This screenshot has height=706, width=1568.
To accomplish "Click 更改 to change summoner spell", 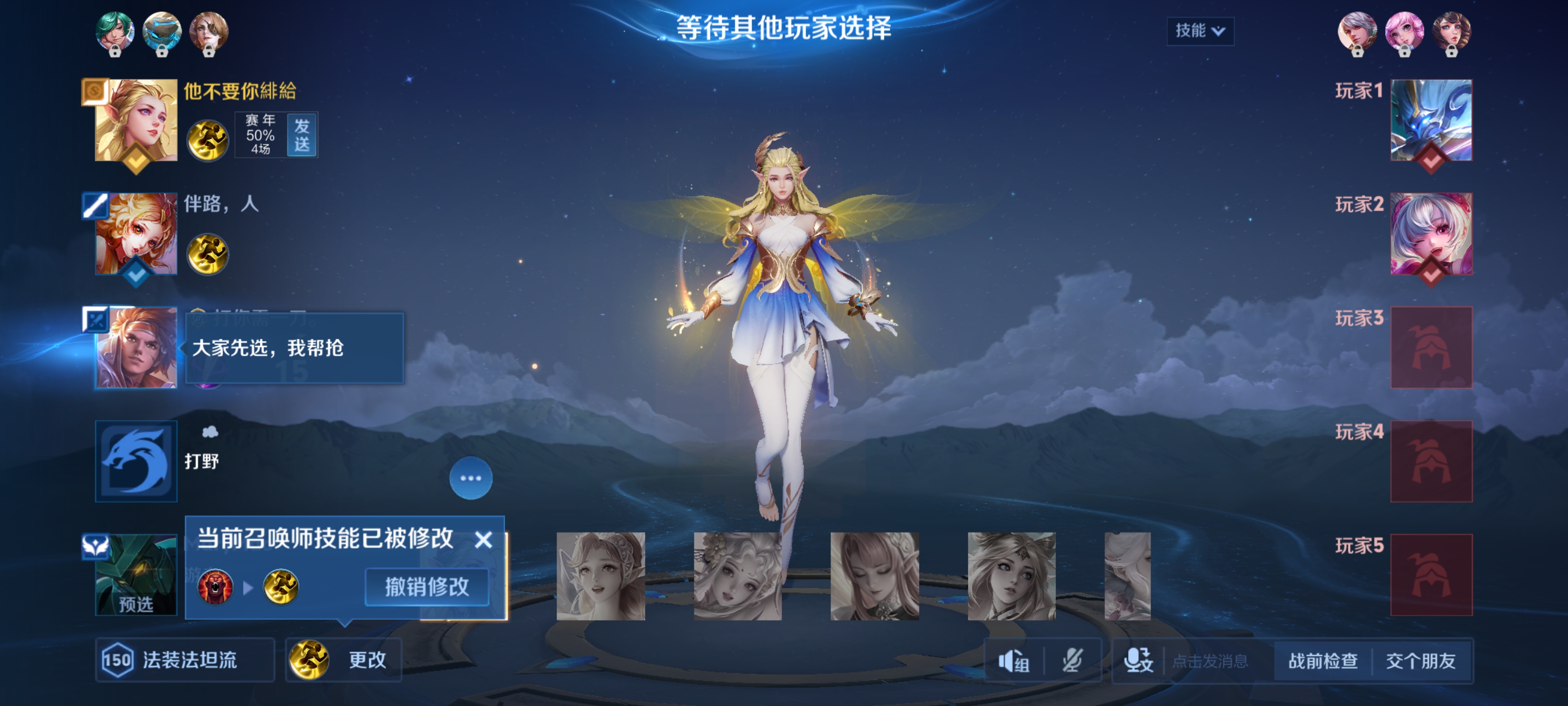I will pos(344,660).
